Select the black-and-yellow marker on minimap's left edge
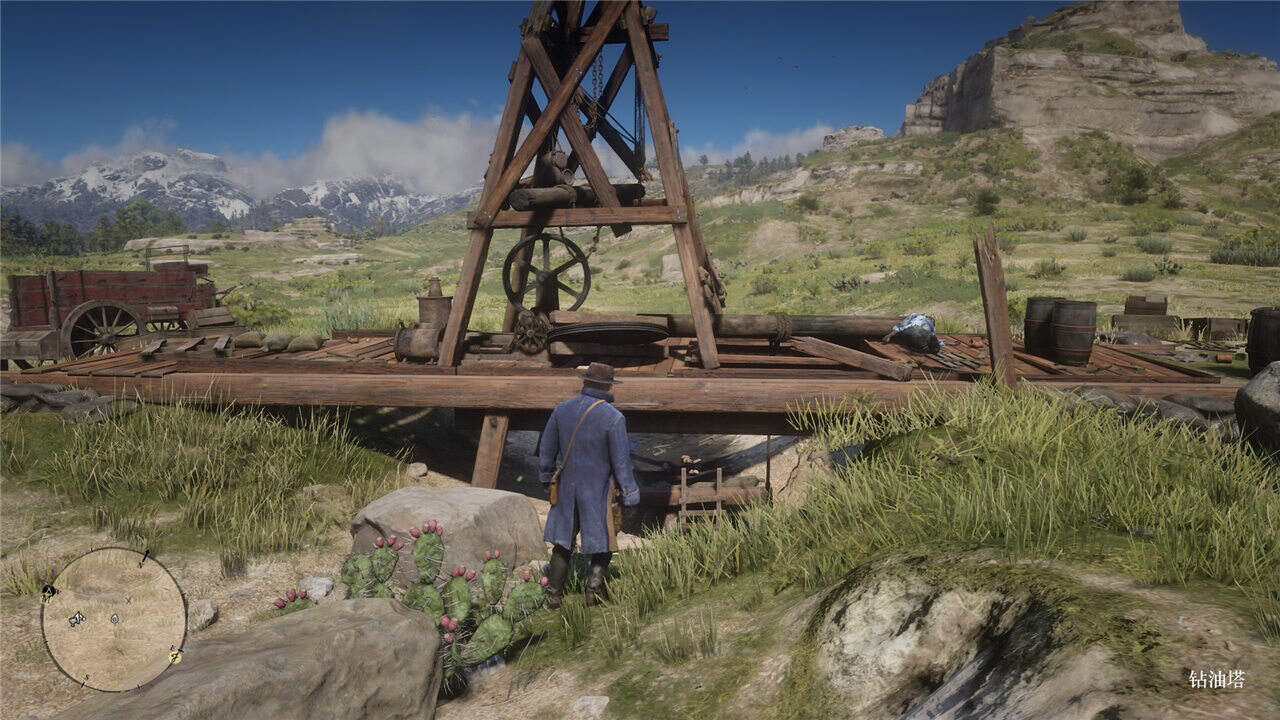 pos(47,592)
